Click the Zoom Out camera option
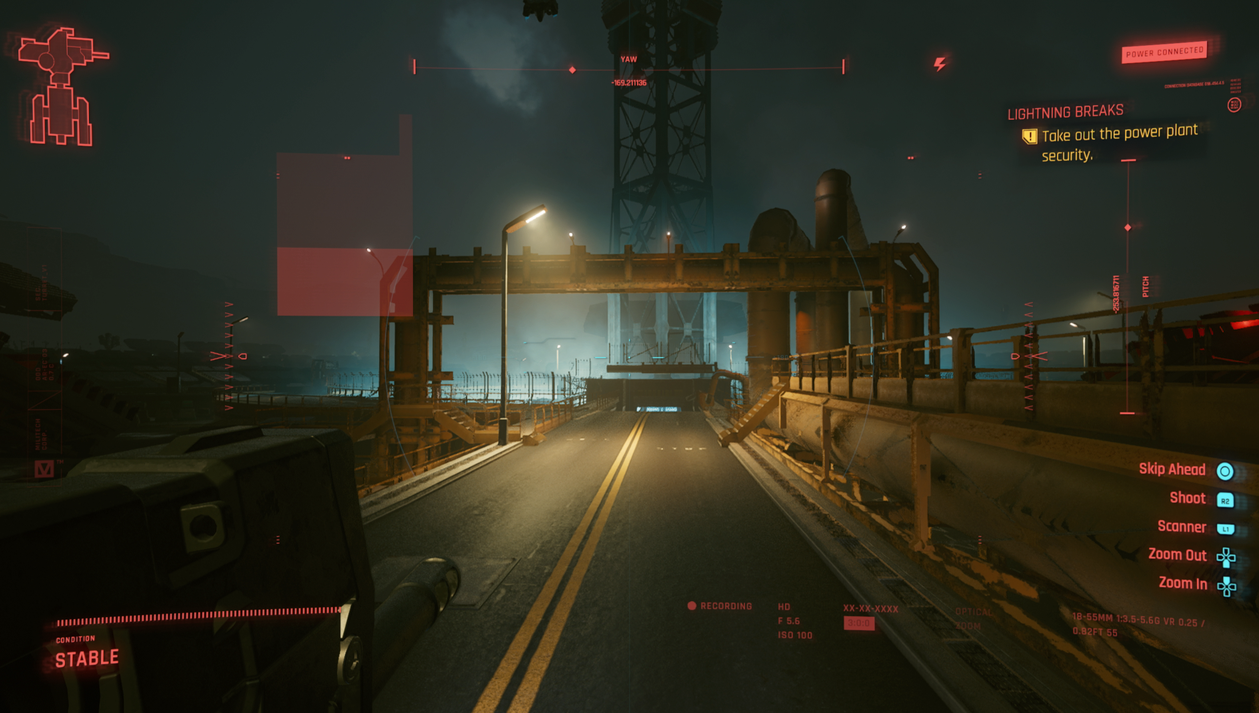 tap(1177, 555)
